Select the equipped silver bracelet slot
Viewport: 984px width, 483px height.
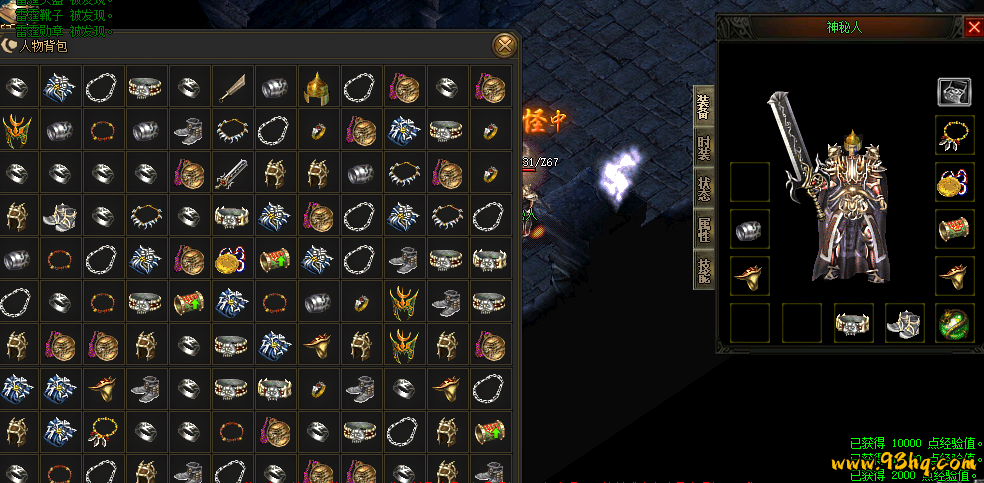tap(750, 229)
